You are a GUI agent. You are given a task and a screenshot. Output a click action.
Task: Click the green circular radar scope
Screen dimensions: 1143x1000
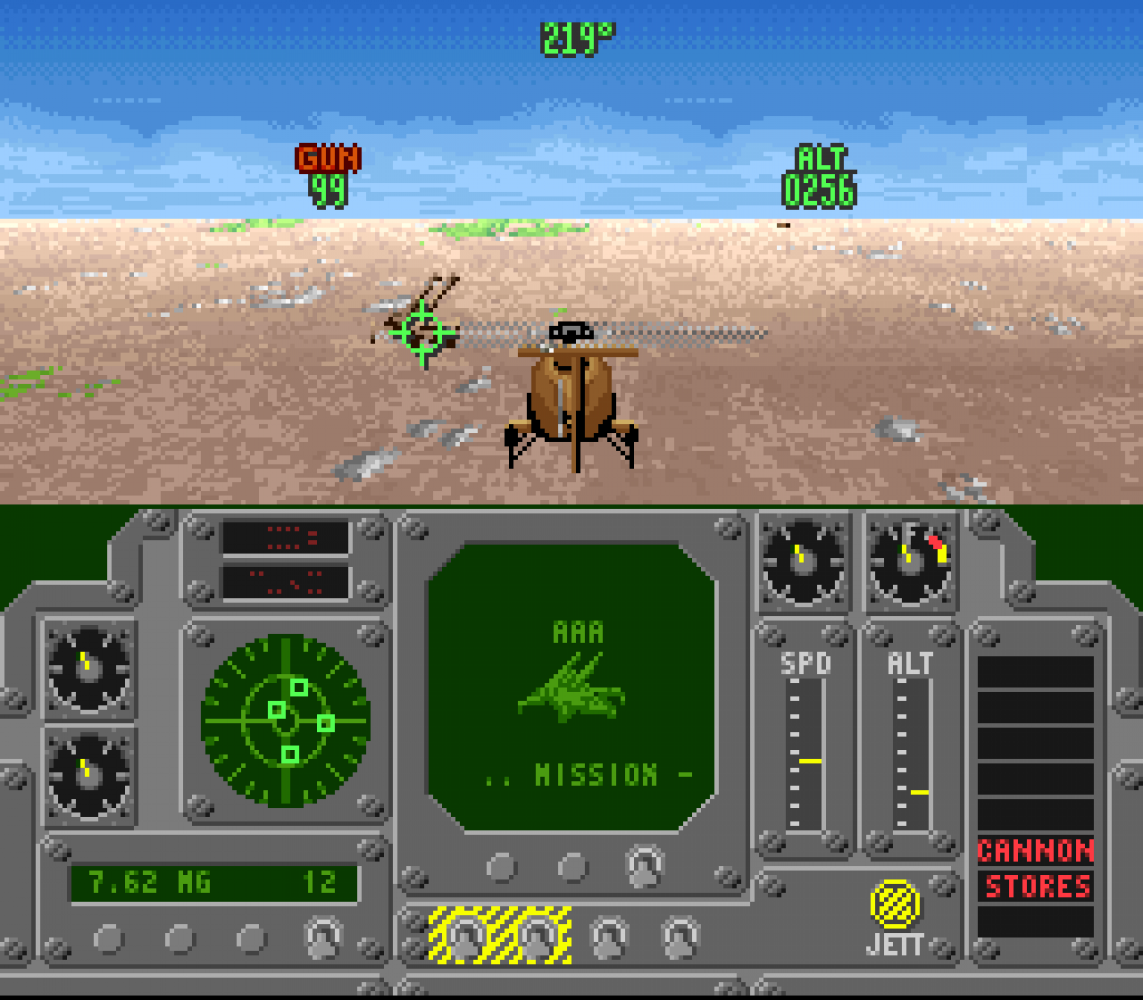click(286, 719)
